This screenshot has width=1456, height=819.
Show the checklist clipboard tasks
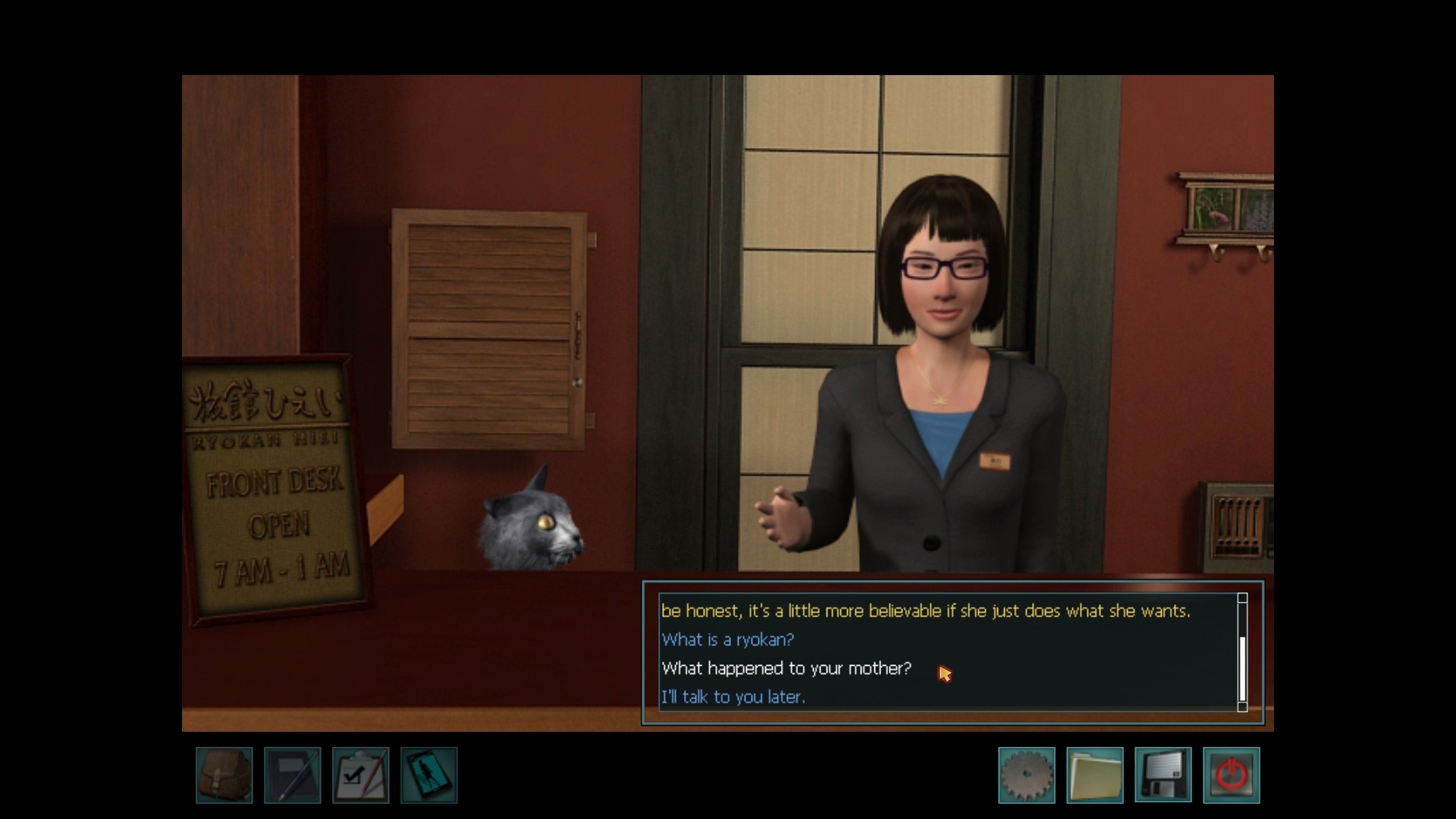(x=361, y=775)
